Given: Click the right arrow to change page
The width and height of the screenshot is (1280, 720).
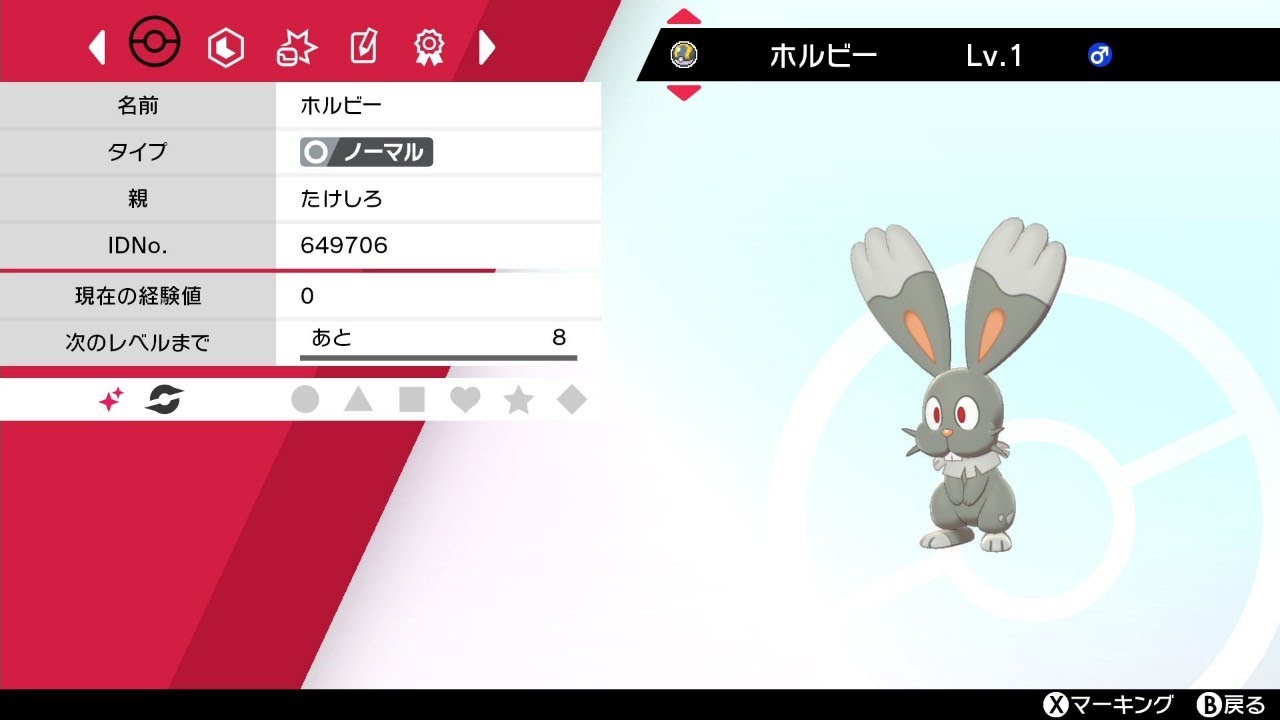Looking at the screenshot, I should tap(487, 46).
